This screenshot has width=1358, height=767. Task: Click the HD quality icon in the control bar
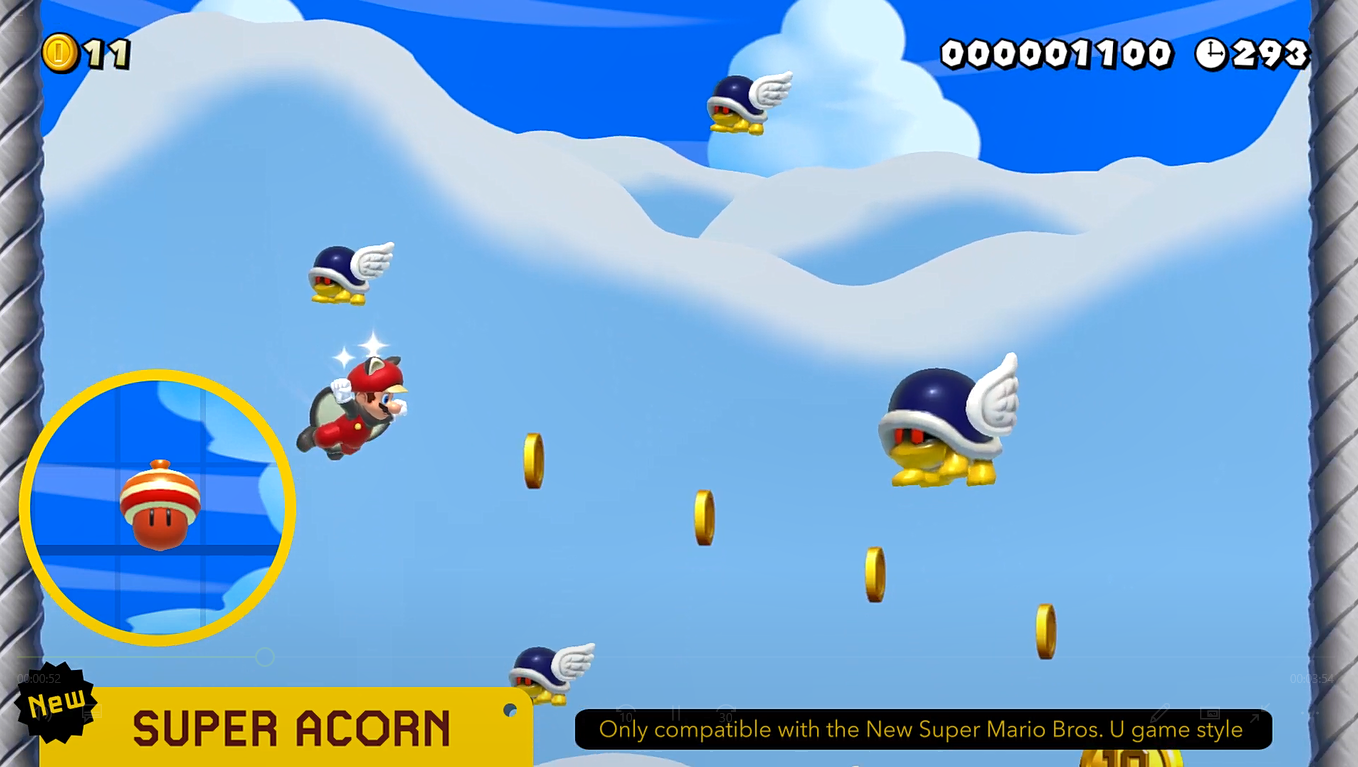coord(1211,713)
